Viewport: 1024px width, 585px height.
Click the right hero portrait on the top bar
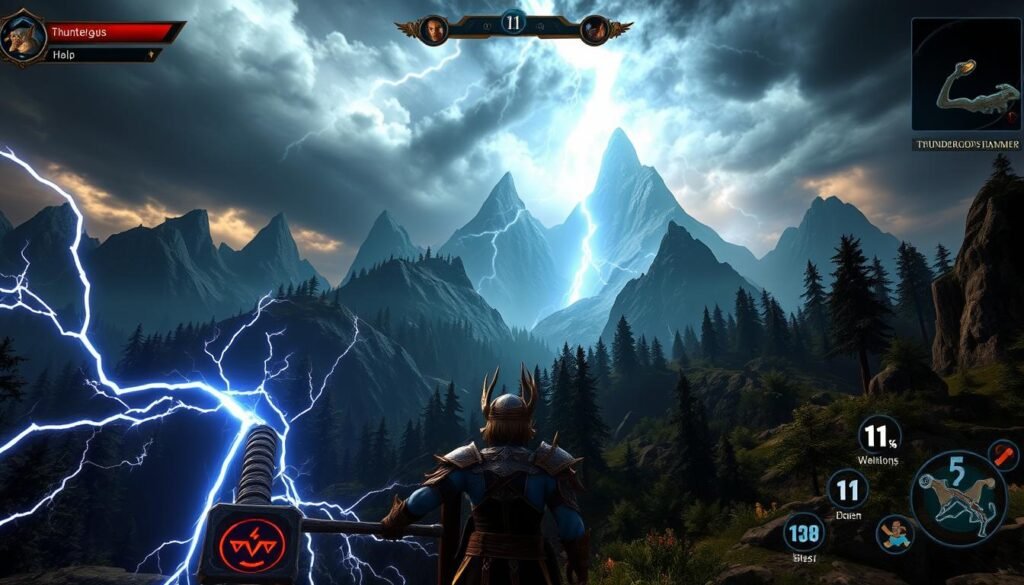click(x=595, y=29)
